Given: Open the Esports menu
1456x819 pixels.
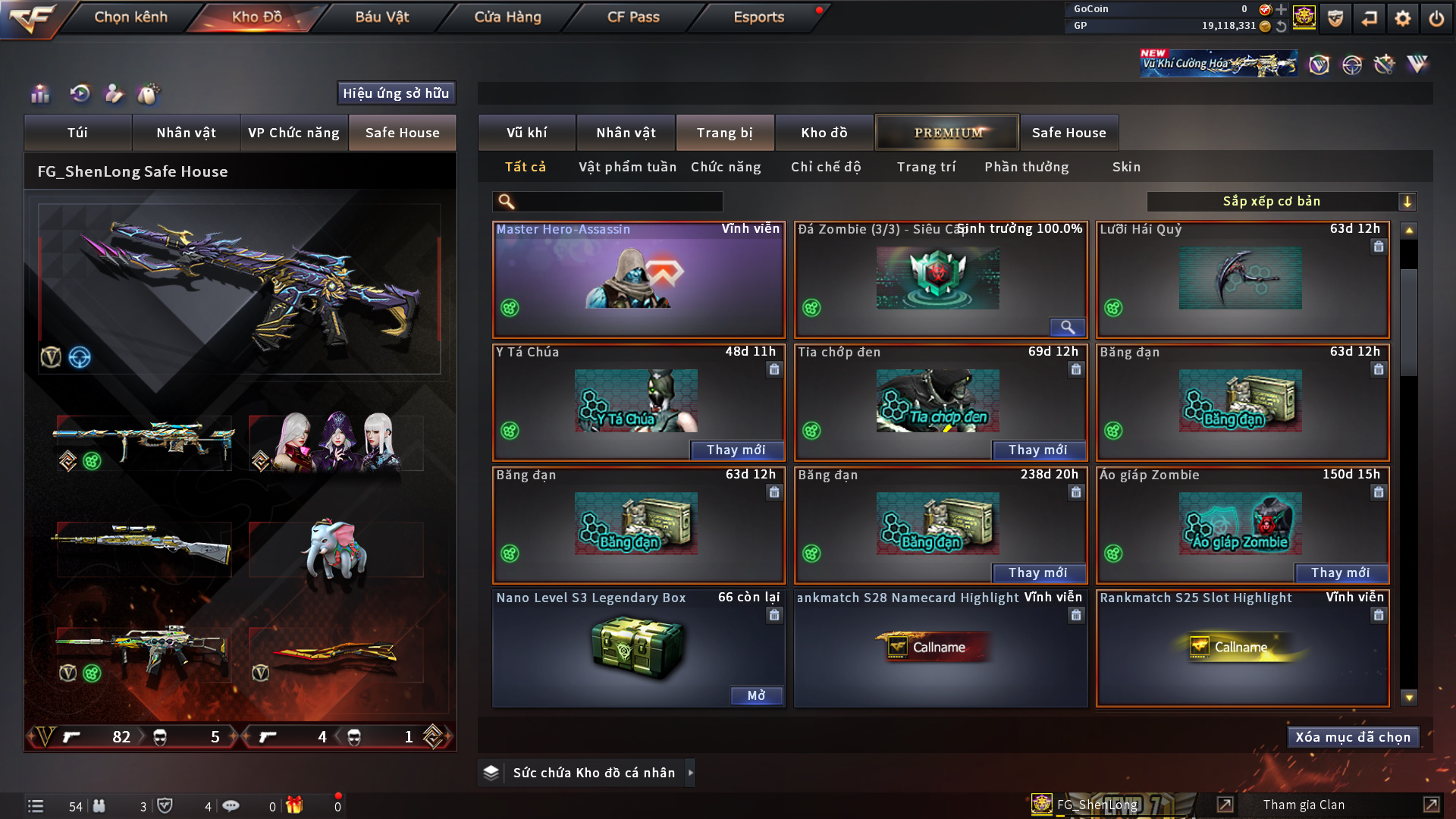Looking at the screenshot, I should [x=758, y=17].
